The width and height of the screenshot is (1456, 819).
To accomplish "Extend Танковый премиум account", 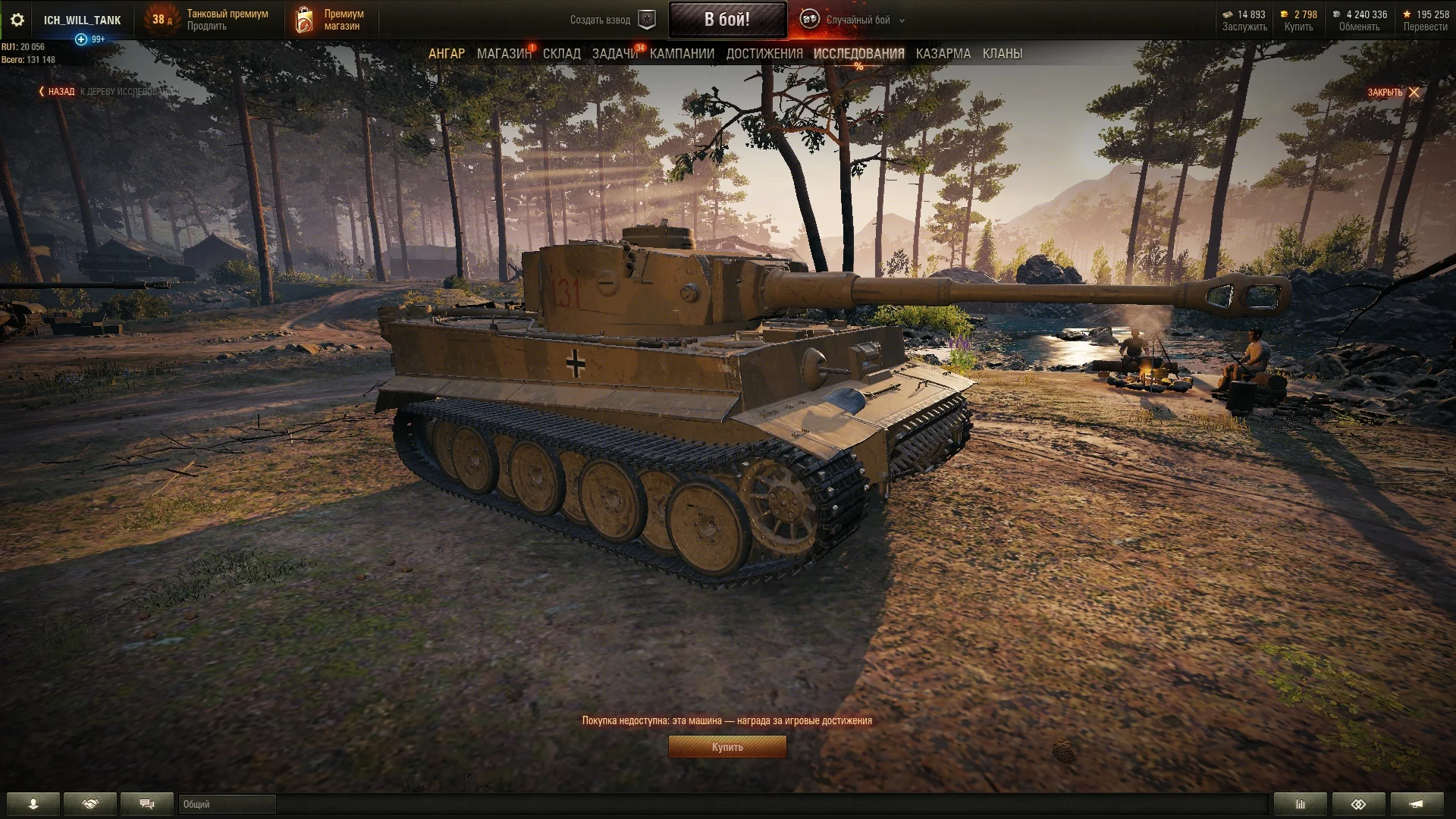I will pos(207,27).
